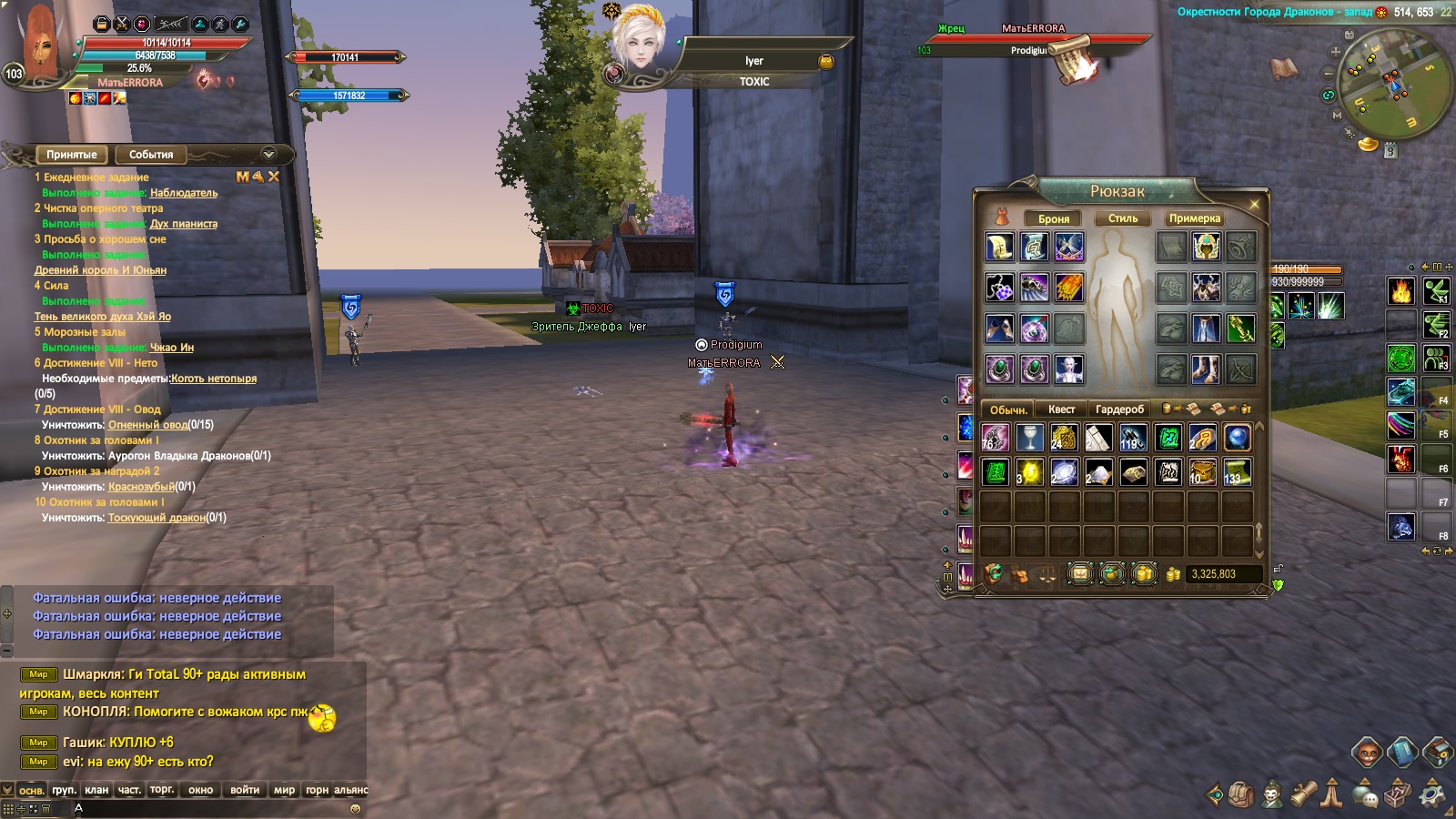Click the Огненный овод quest target link
This screenshot has height=819, width=1456.
click(x=147, y=425)
